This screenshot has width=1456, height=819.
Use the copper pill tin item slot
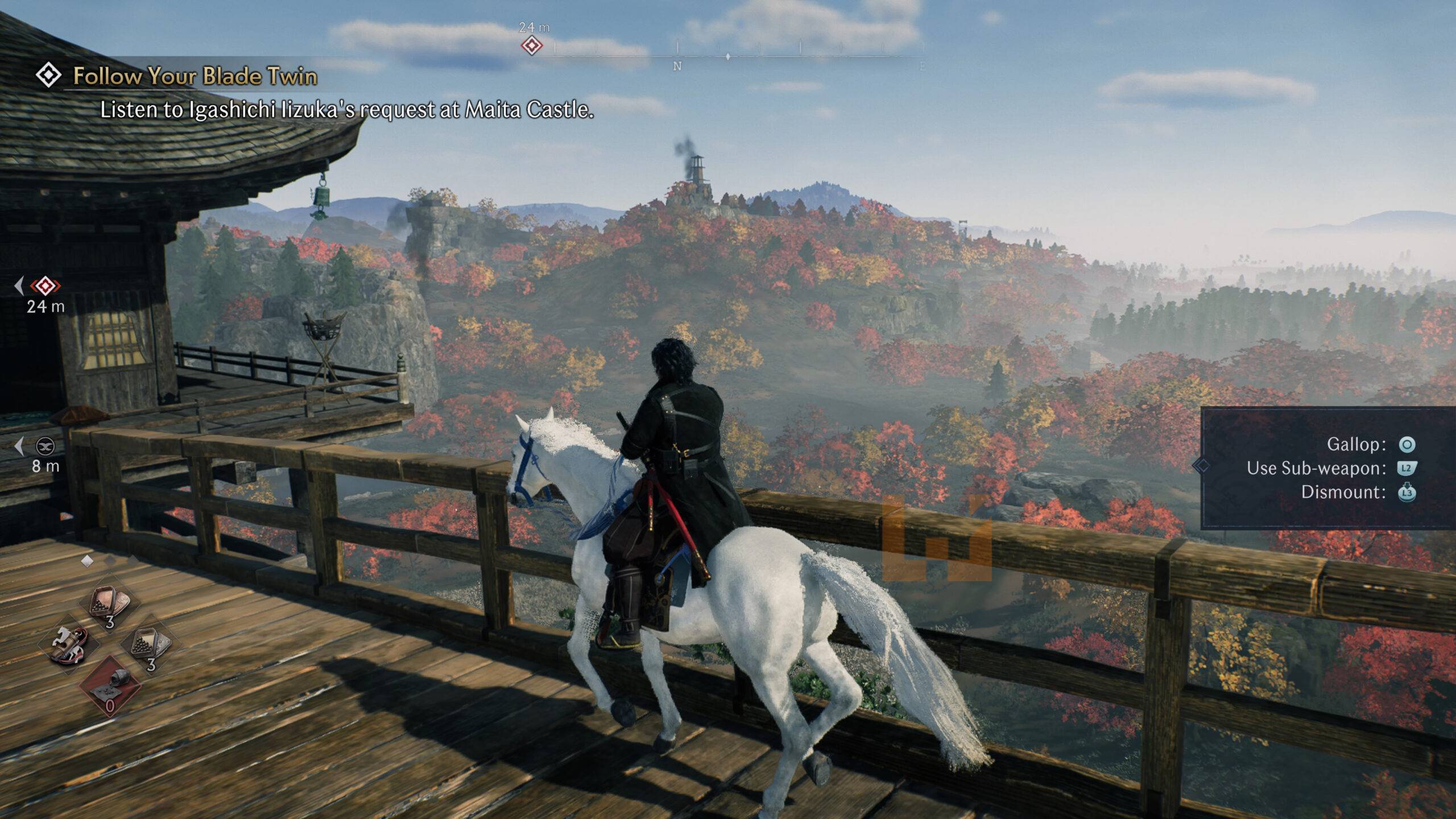click(109, 604)
